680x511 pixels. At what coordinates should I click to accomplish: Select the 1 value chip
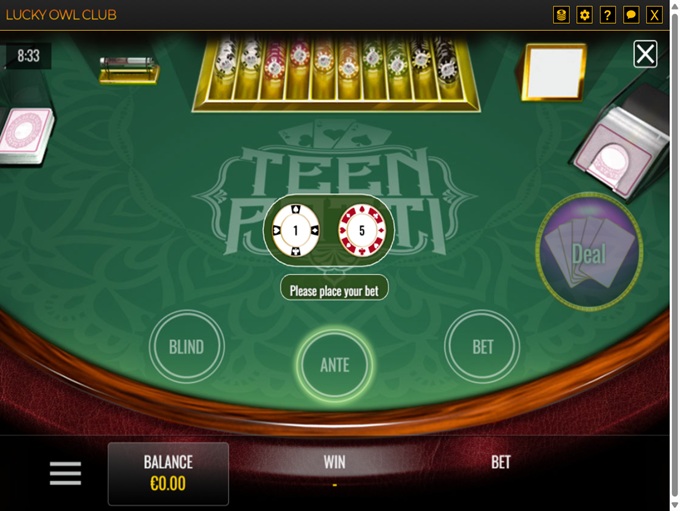click(x=296, y=230)
